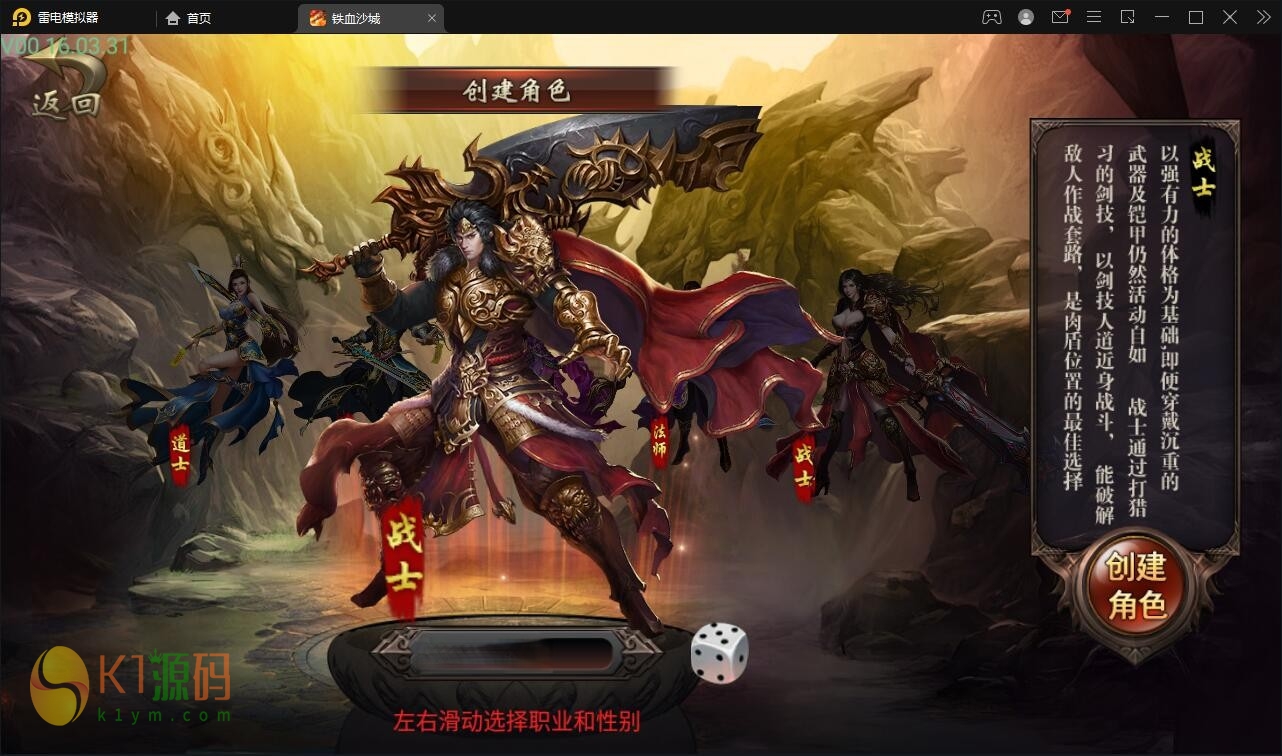Image resolution: width=1282 pixels, height=756 pixels.
Task: Open the emulator mail notifications icon
Action: [x=1060, y=17]
